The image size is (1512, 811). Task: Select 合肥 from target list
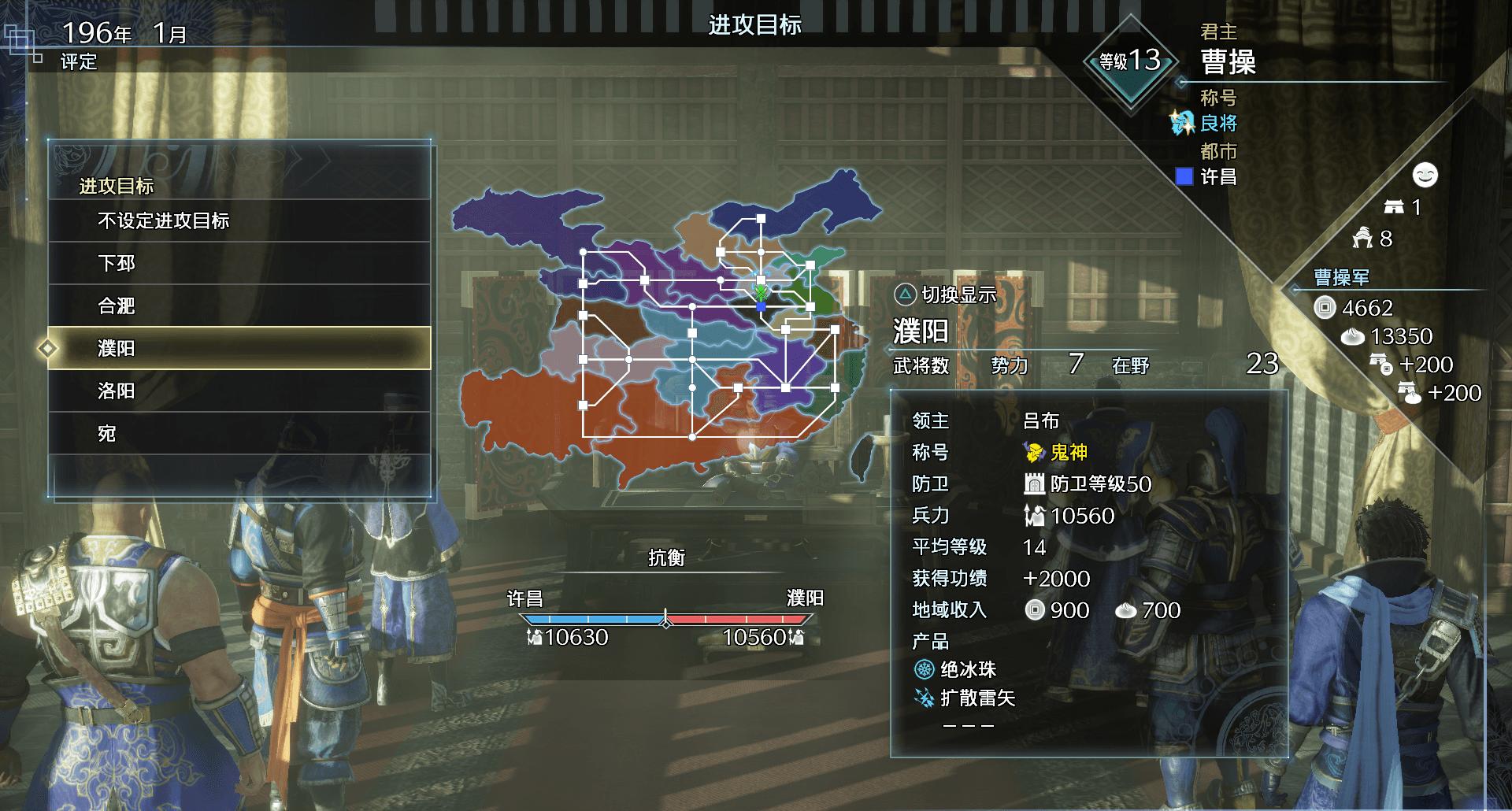pyautogui.click(x=239, y=306)
